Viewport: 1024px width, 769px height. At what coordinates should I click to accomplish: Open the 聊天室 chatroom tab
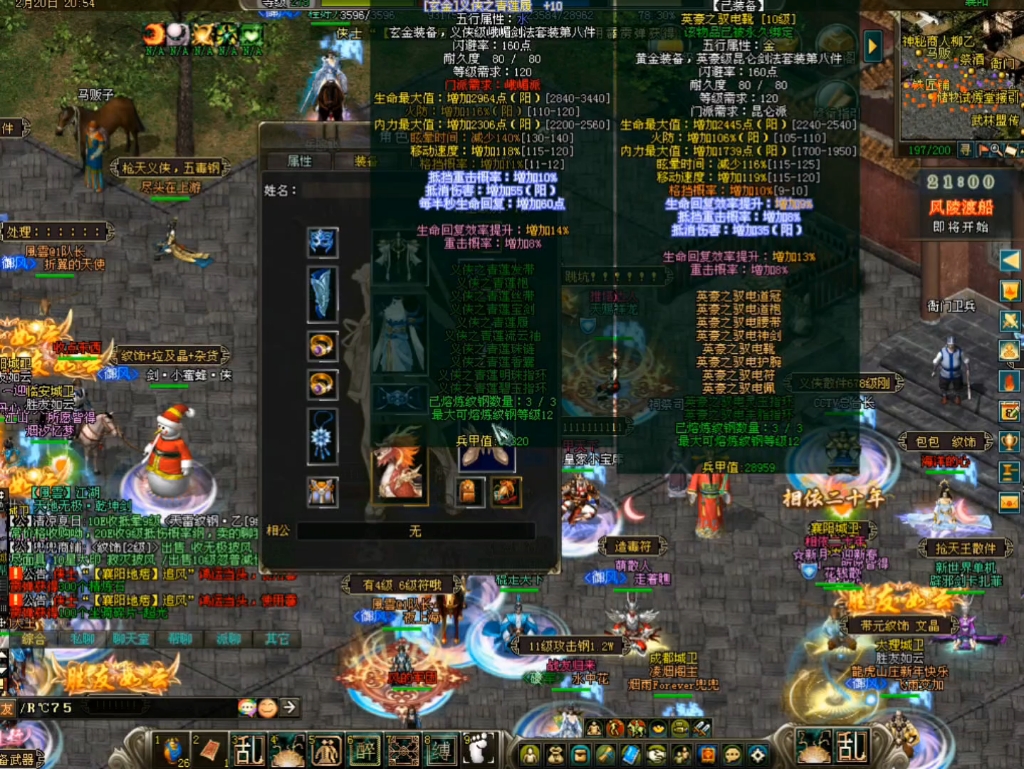(x=131, y=638)
